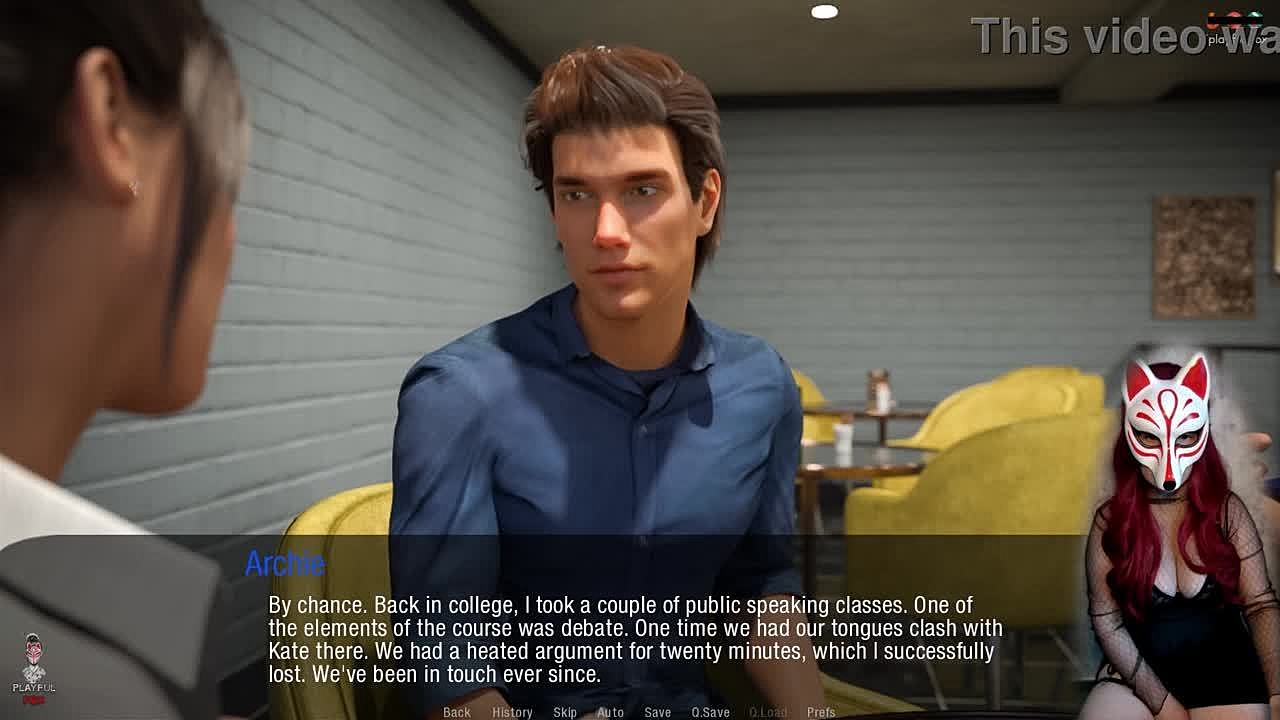Viewport: 1280px width, 720px height.
Task: Activate the Skip function
Action: (x=565, y=712)
